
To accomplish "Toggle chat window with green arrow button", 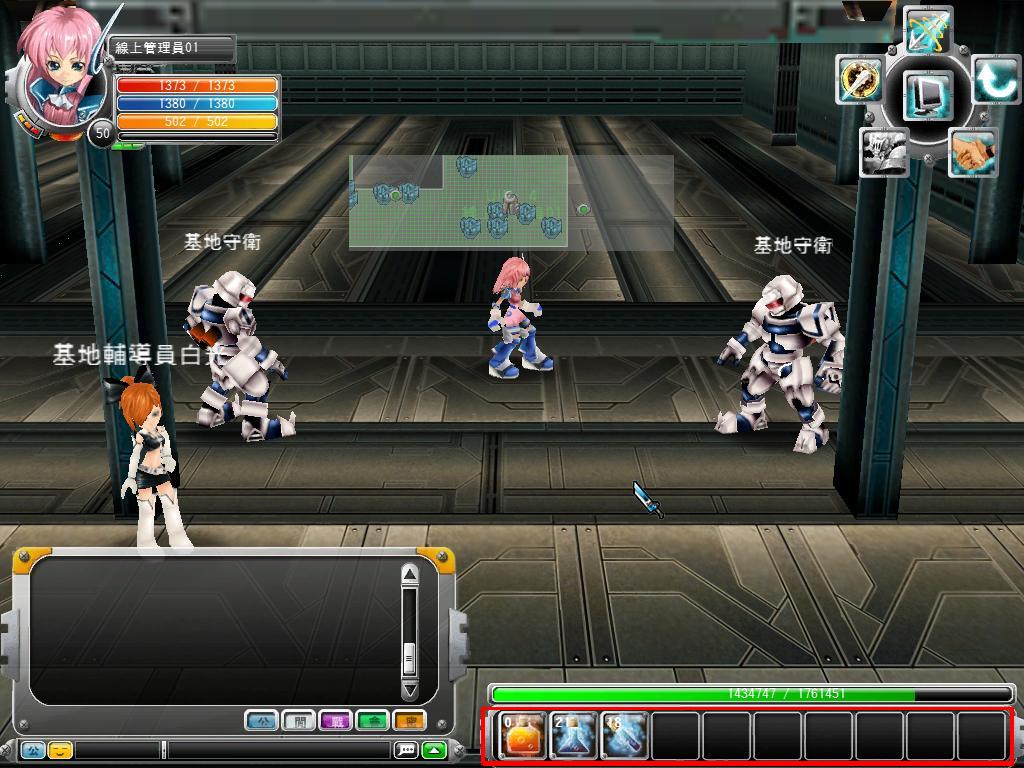I will point(434,749).
